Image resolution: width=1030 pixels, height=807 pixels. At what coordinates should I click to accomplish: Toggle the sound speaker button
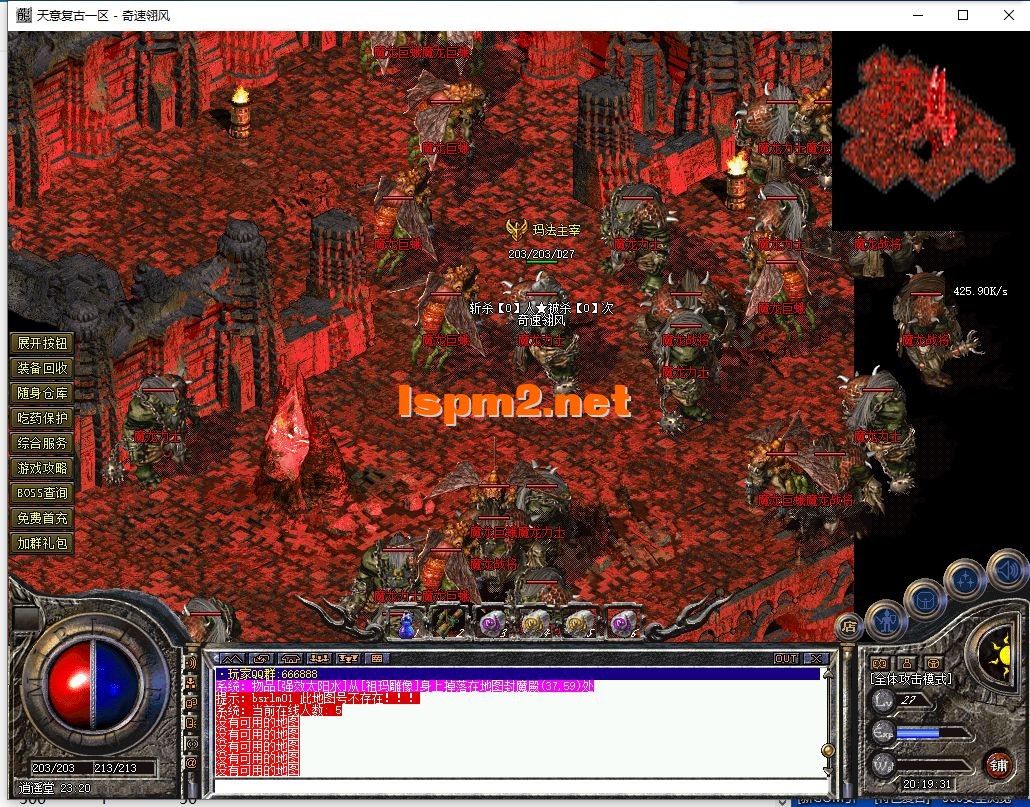1005,571
